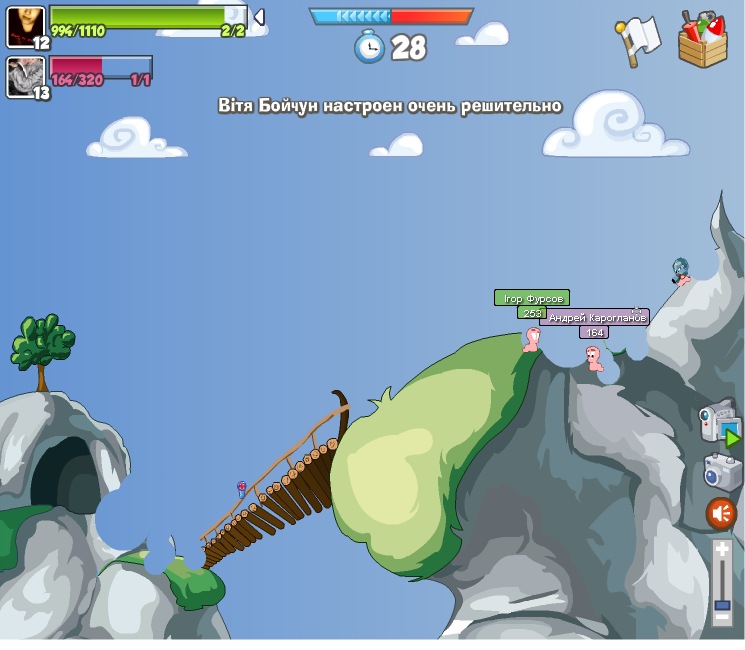Take a screenshot with the photo camera icon
745x650 pixels.
720,471
